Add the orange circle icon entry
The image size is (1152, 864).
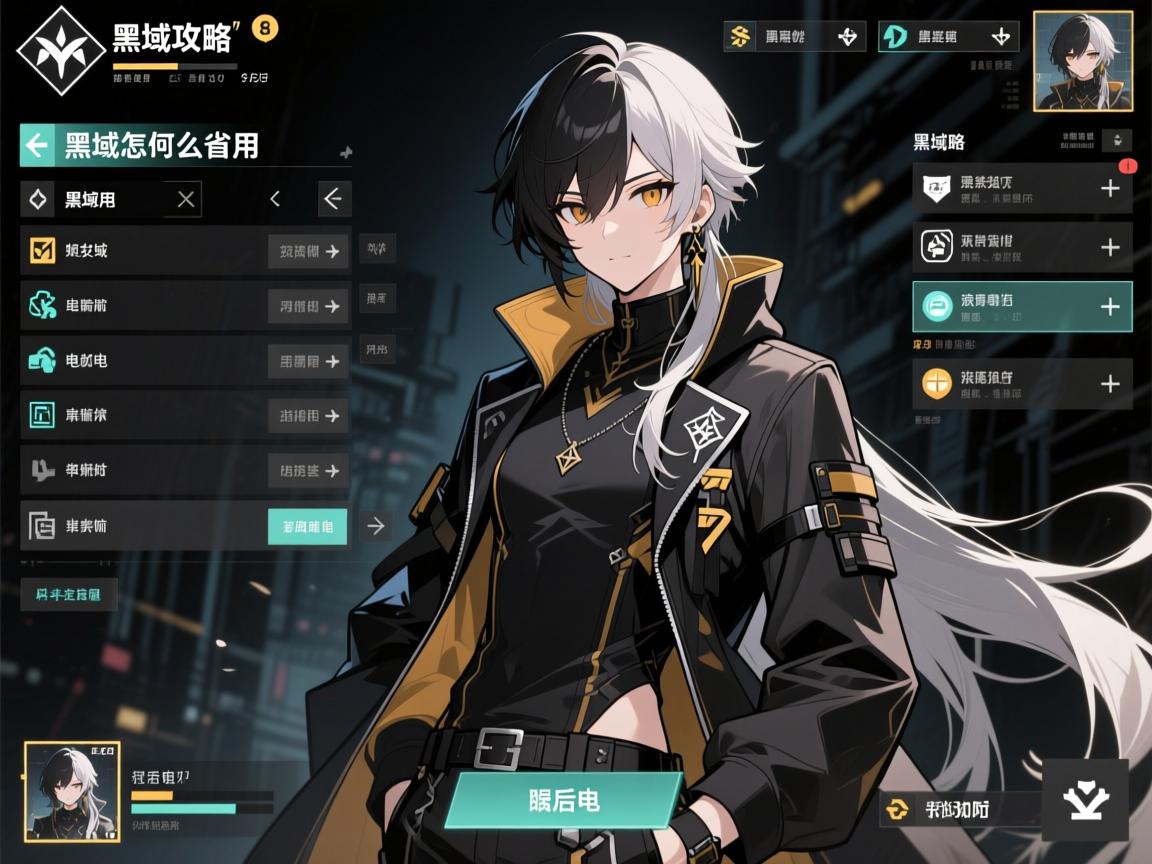click(x=1109, y=384)
